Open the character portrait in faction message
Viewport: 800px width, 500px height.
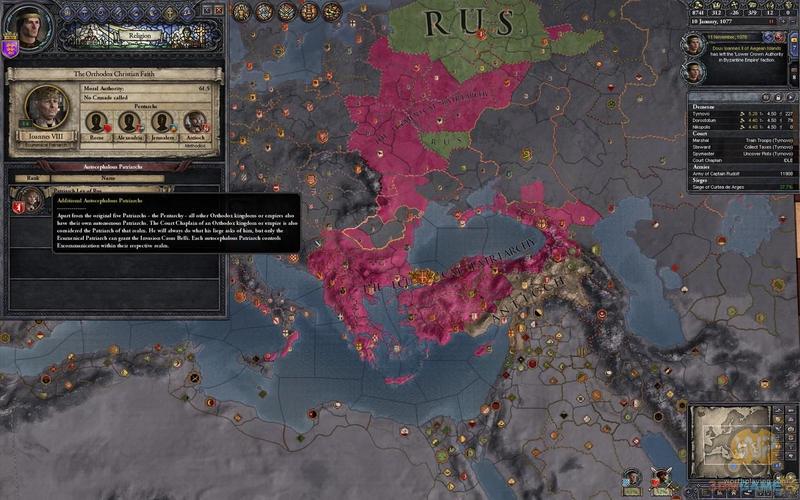click(x=694, y=44)
